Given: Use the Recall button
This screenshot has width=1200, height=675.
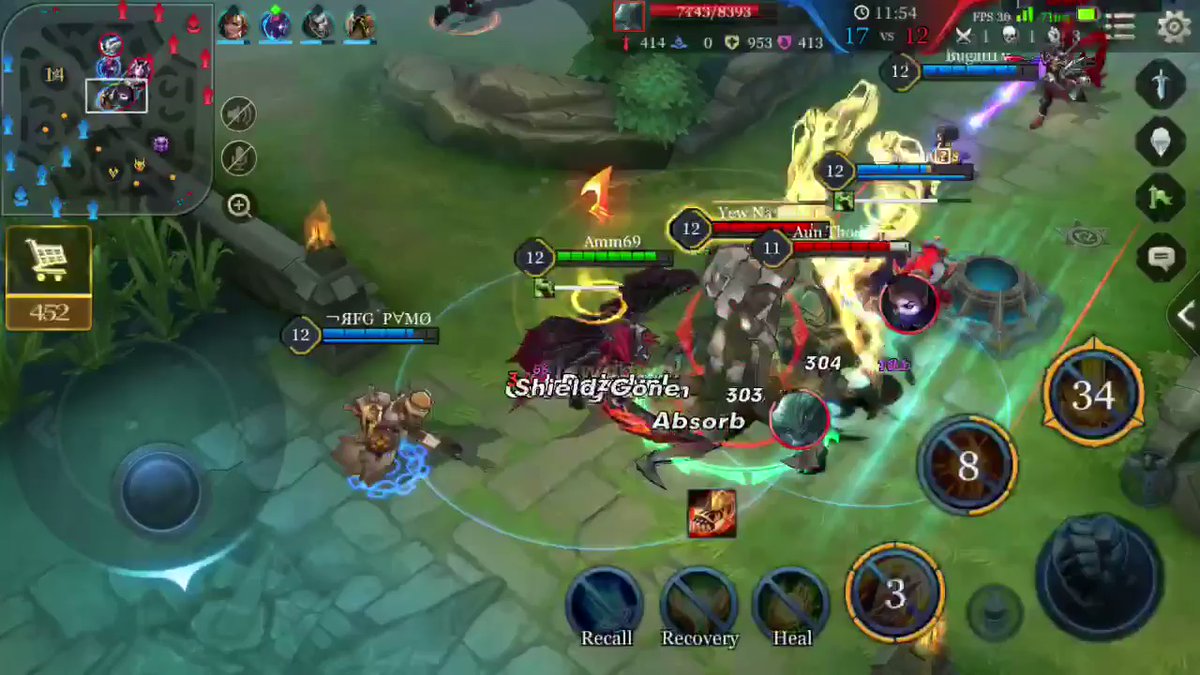Looking at the screenshot, I should (x=604, y=603).
